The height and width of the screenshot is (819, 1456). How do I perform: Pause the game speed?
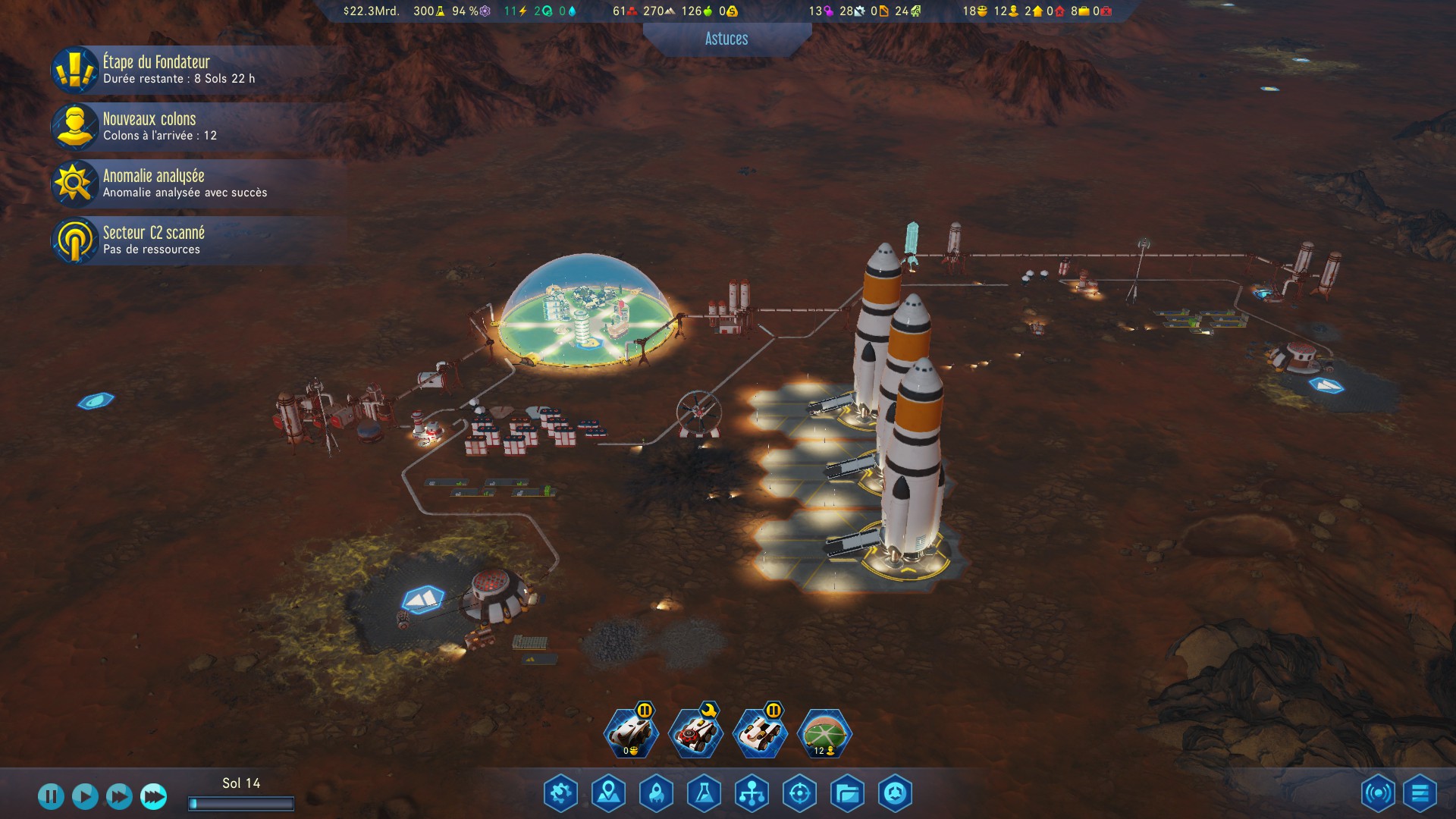tap(51, 796)
